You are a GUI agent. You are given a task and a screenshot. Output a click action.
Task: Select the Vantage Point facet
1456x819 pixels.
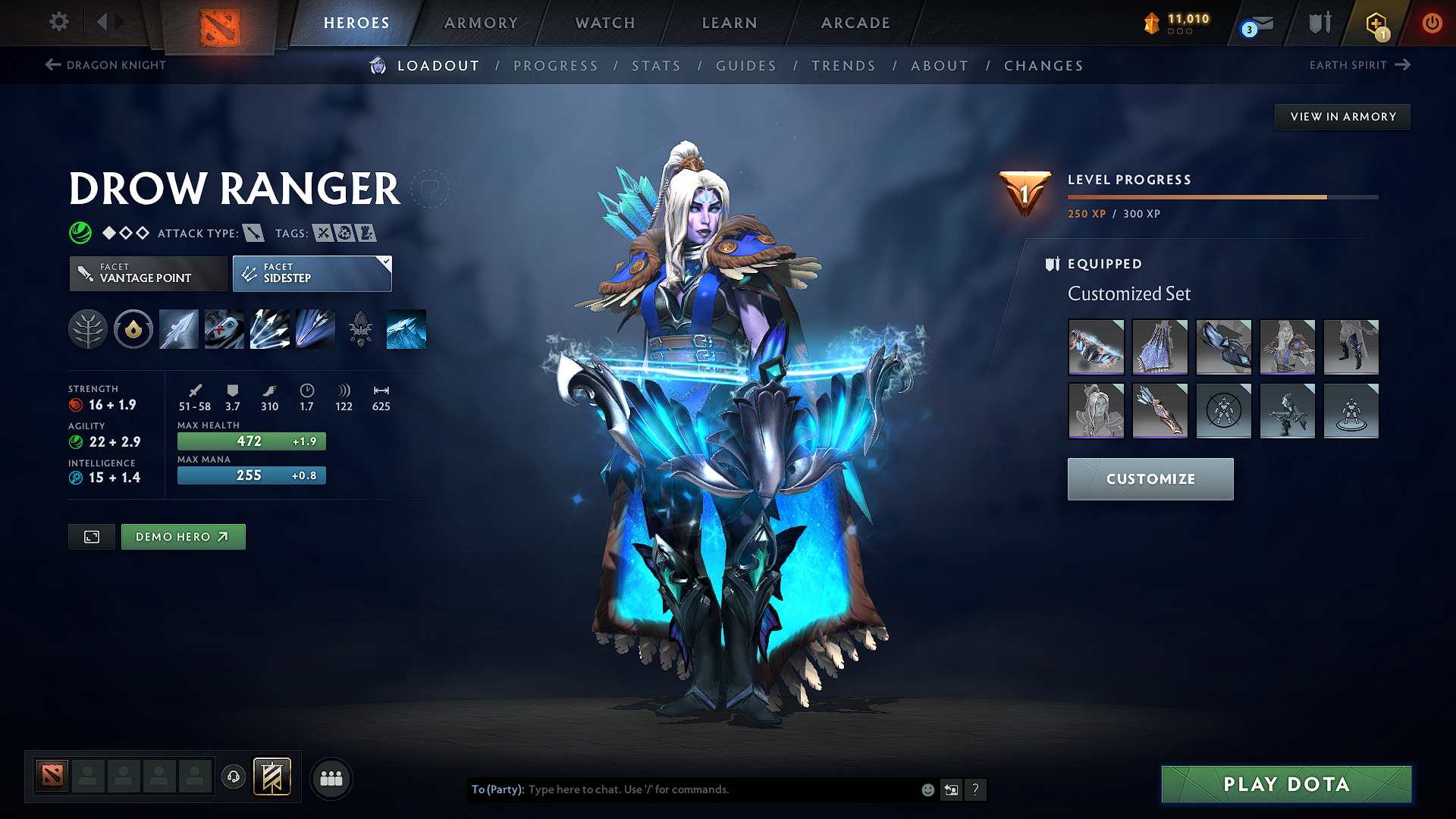147,274
